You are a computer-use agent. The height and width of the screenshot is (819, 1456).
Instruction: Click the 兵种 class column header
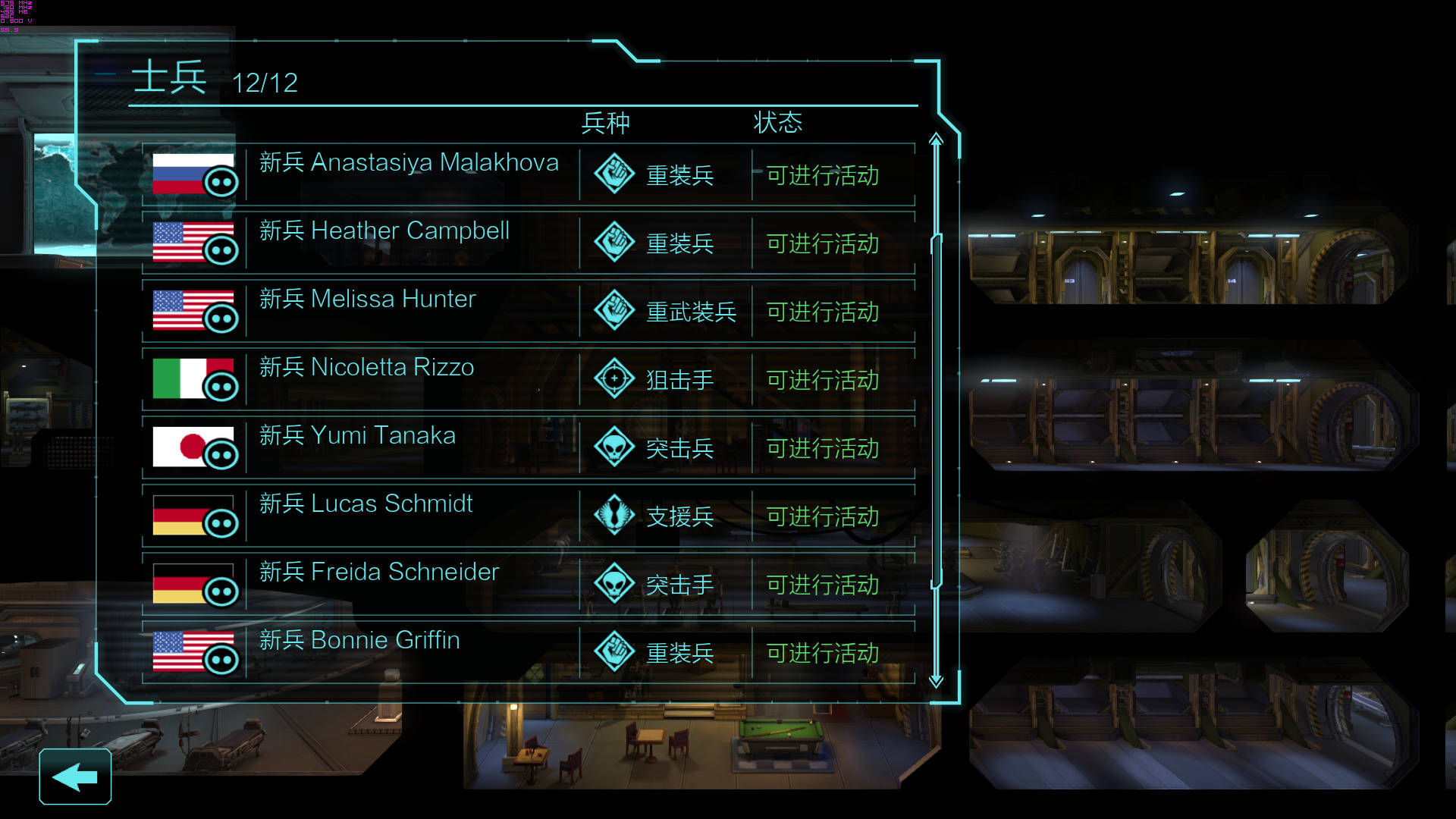coord(605,123)
